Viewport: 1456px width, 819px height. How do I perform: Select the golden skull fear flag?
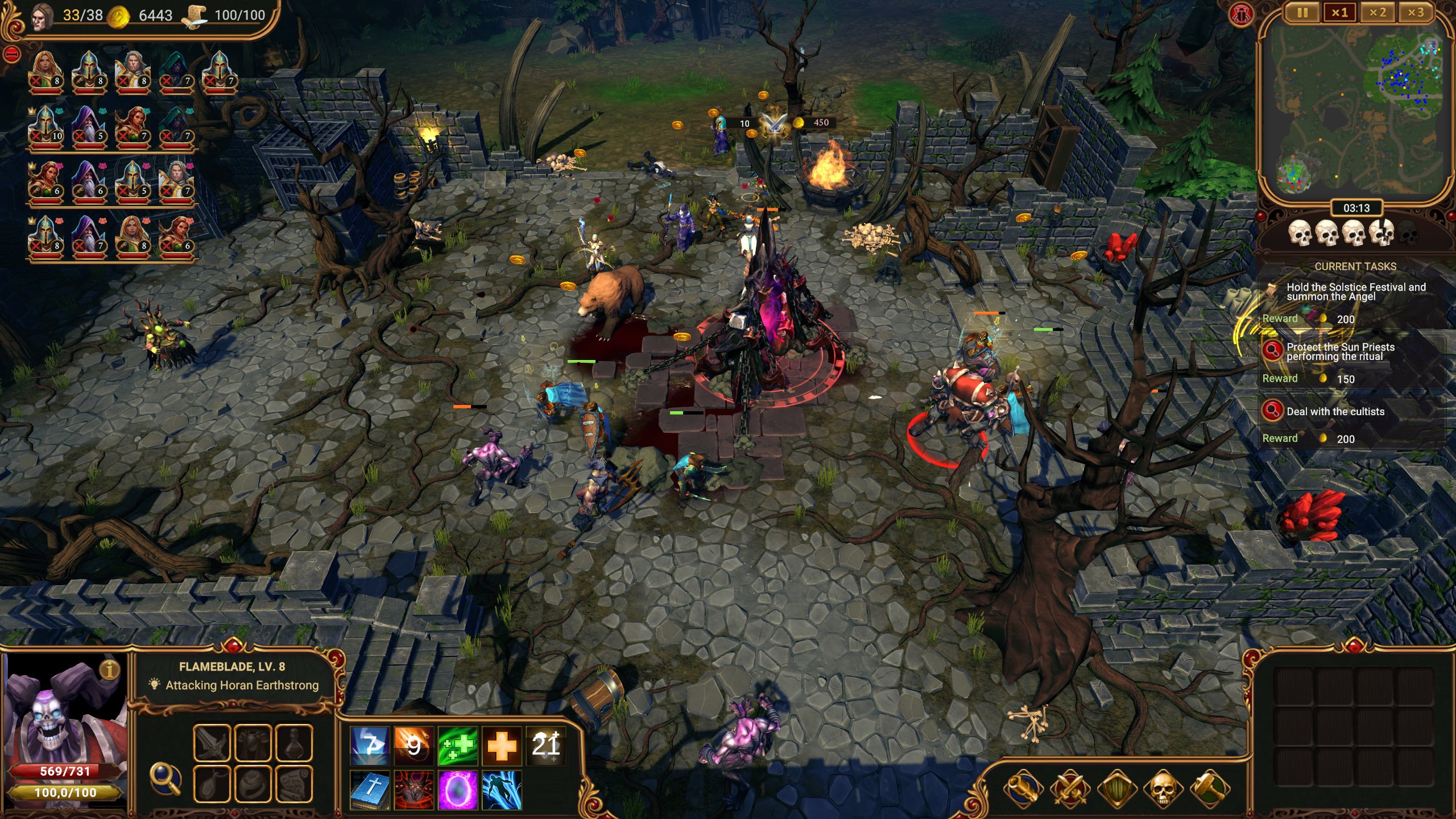click(x=1163, y=788)
